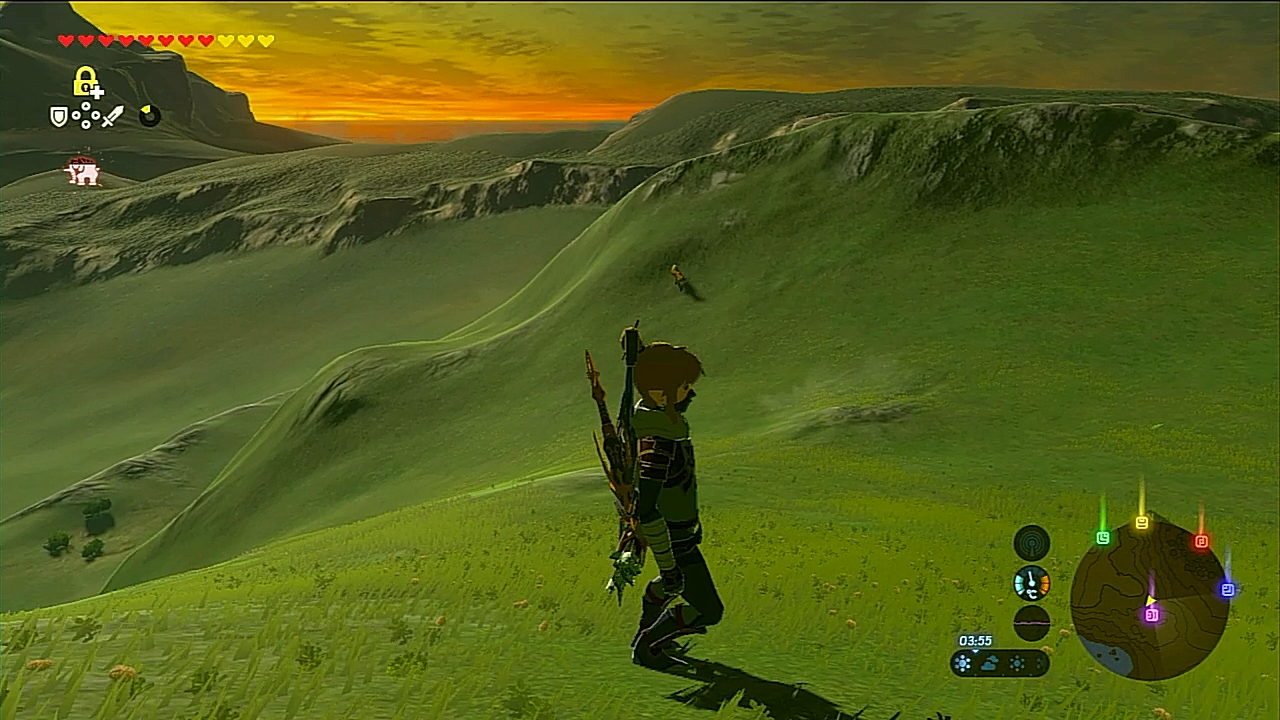Viewport: 1280px width, 720px height.
Task: Open the circular minimap
Action: point(1149,601)
